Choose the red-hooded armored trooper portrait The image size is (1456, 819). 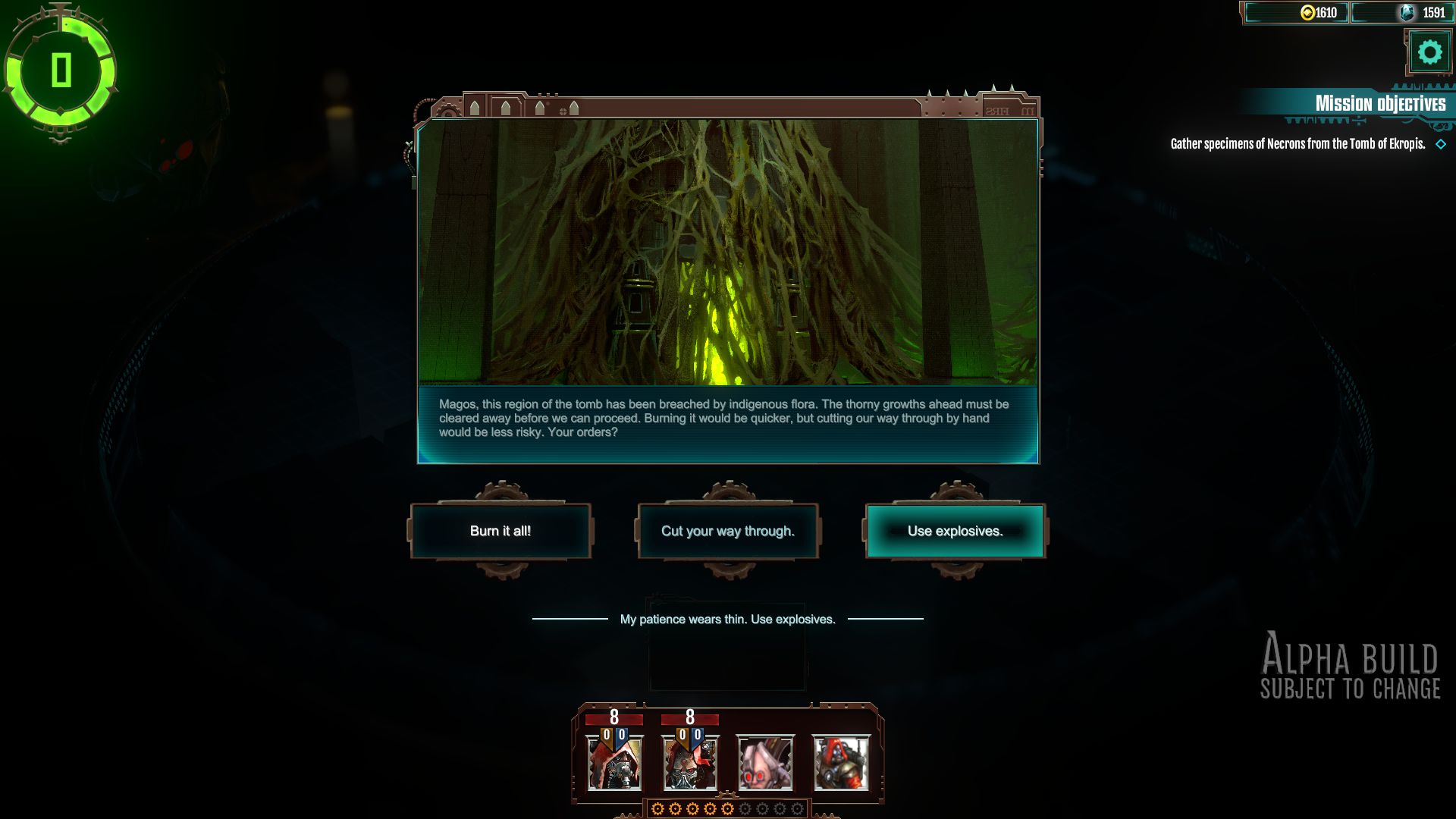coord(842,763)
